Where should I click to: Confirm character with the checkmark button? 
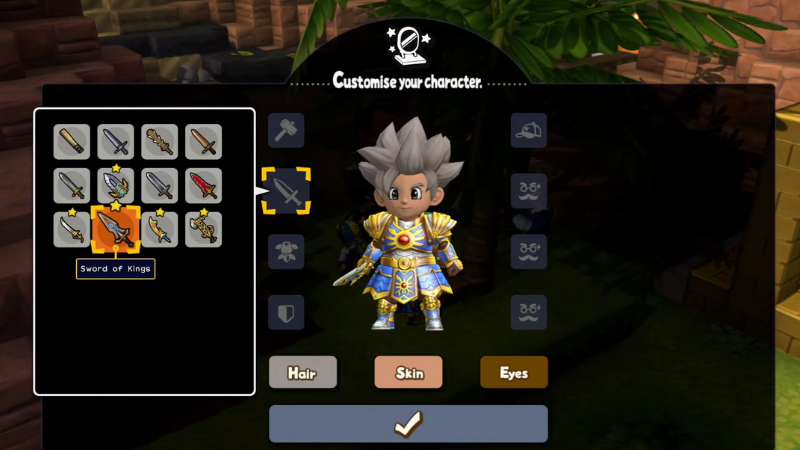point(408,424)
